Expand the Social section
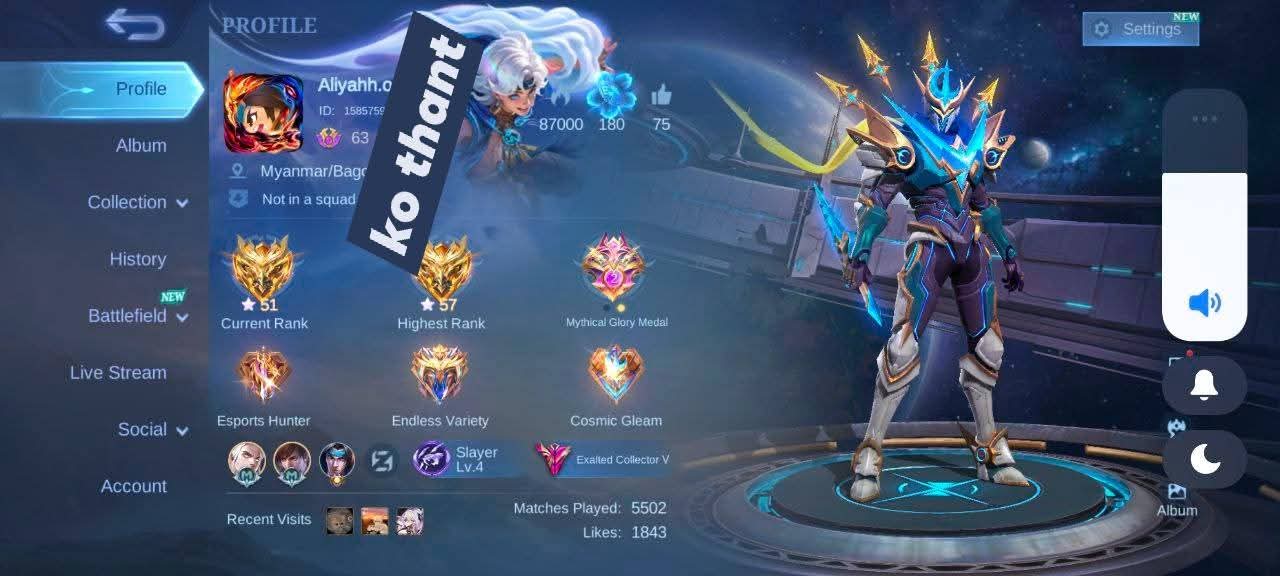 point(153,430)
